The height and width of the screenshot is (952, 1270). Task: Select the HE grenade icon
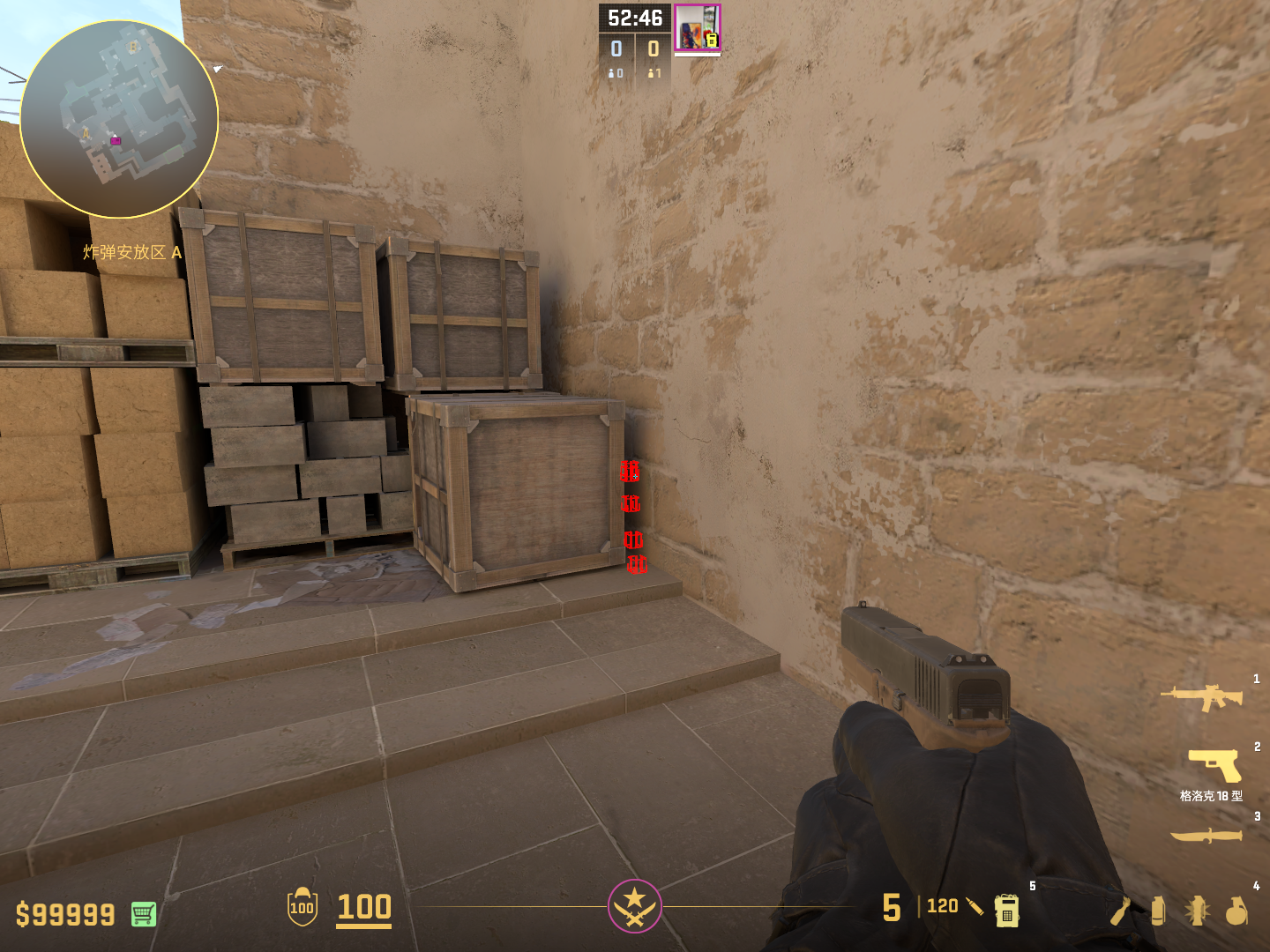[x=1236, y=911]
